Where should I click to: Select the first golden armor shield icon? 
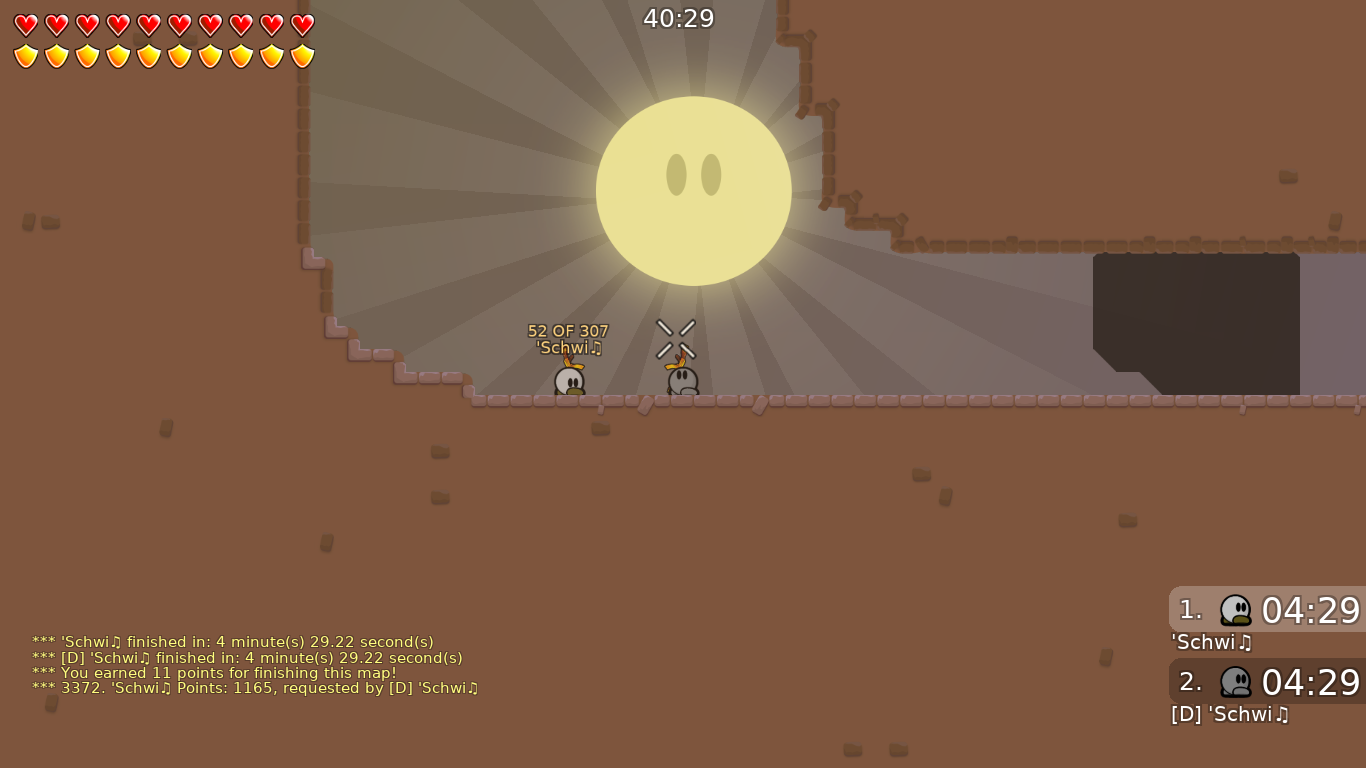pyautogui.click(x=25, y=55)
